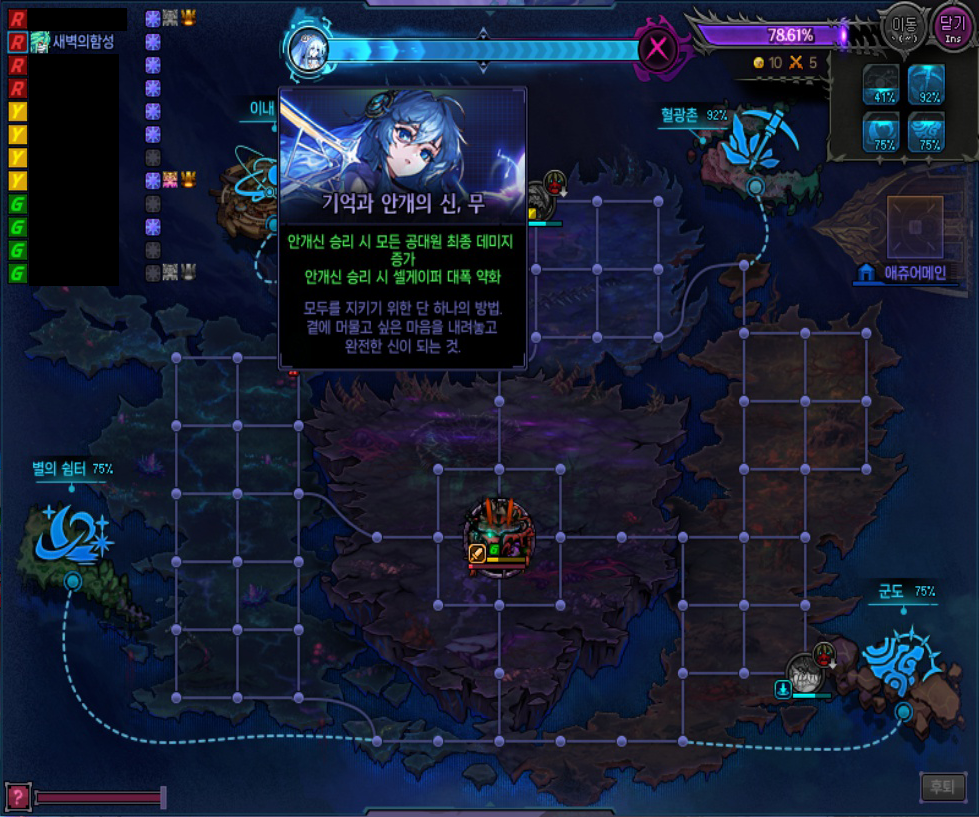Select the grey beast unit token near 군도

click(x=805, y=672)
